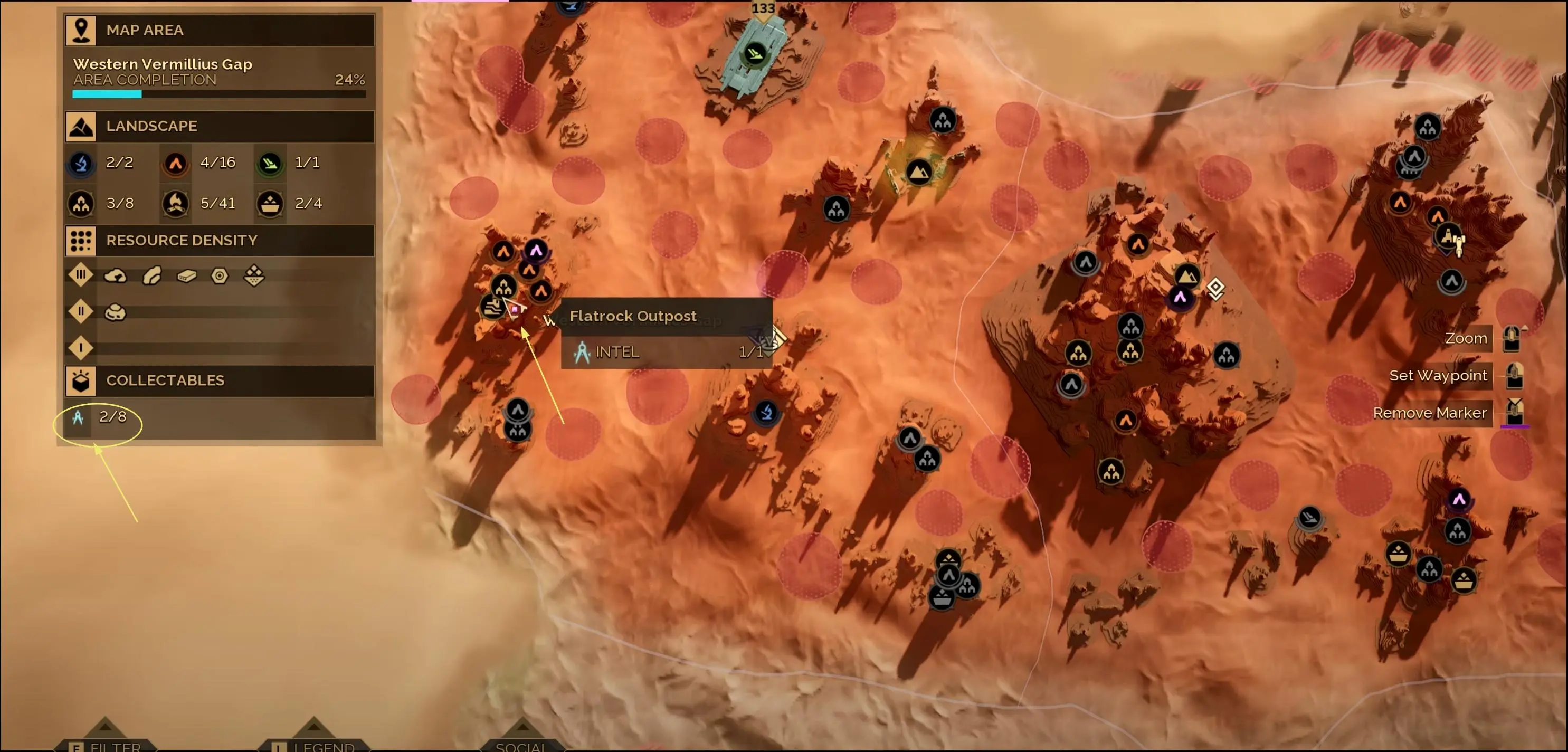This screenshot has height=752, width=1568.
Task: Click Set Waypoint on the right
Action: point(1437,375)
